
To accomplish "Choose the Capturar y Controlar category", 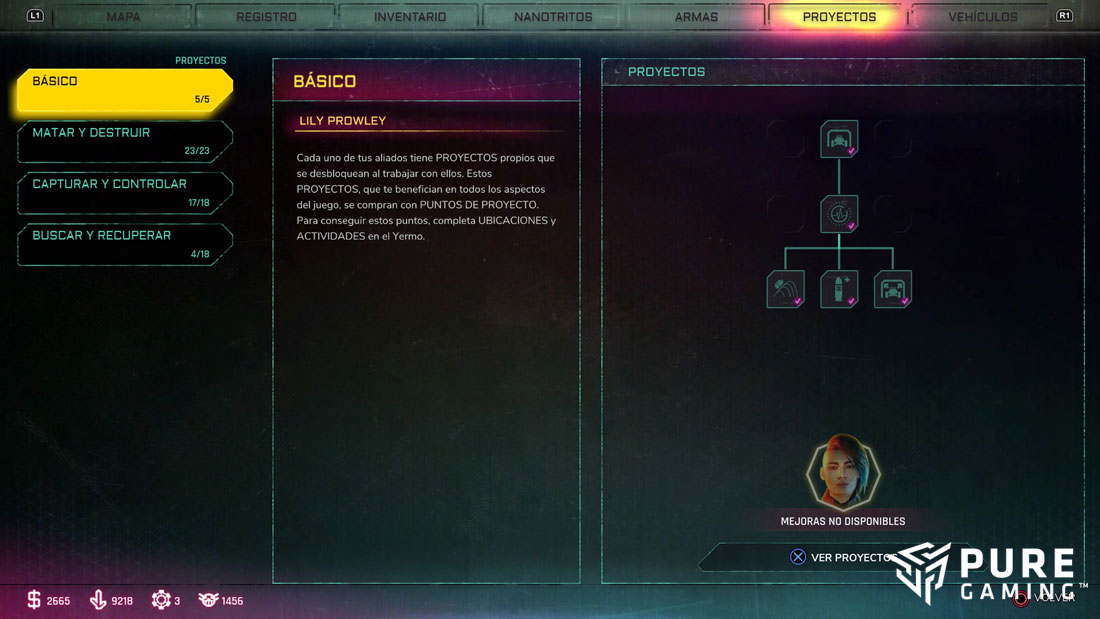I will tap(124, 193).
